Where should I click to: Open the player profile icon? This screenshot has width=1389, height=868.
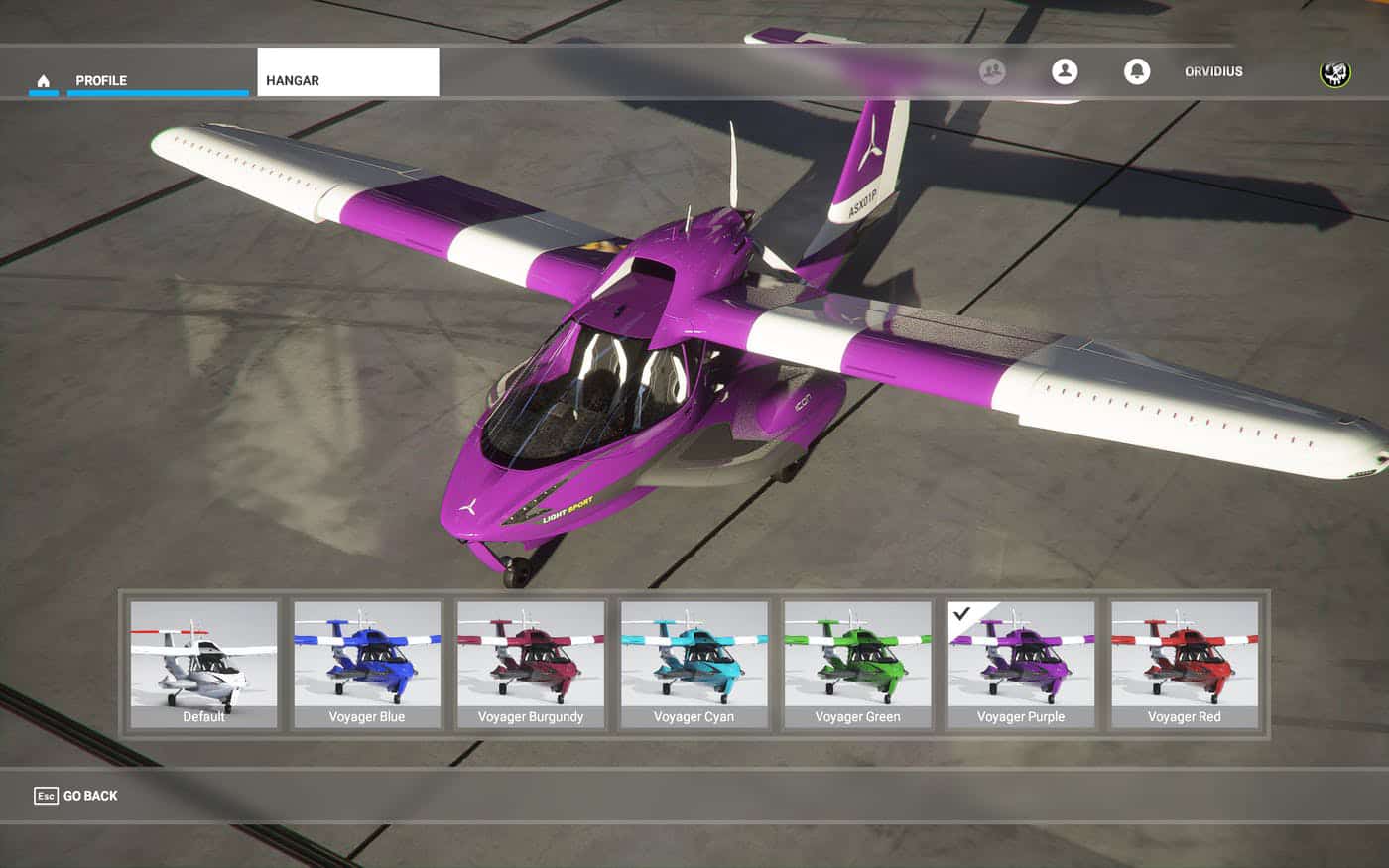pyautogui.click(x=1065, y=71)
